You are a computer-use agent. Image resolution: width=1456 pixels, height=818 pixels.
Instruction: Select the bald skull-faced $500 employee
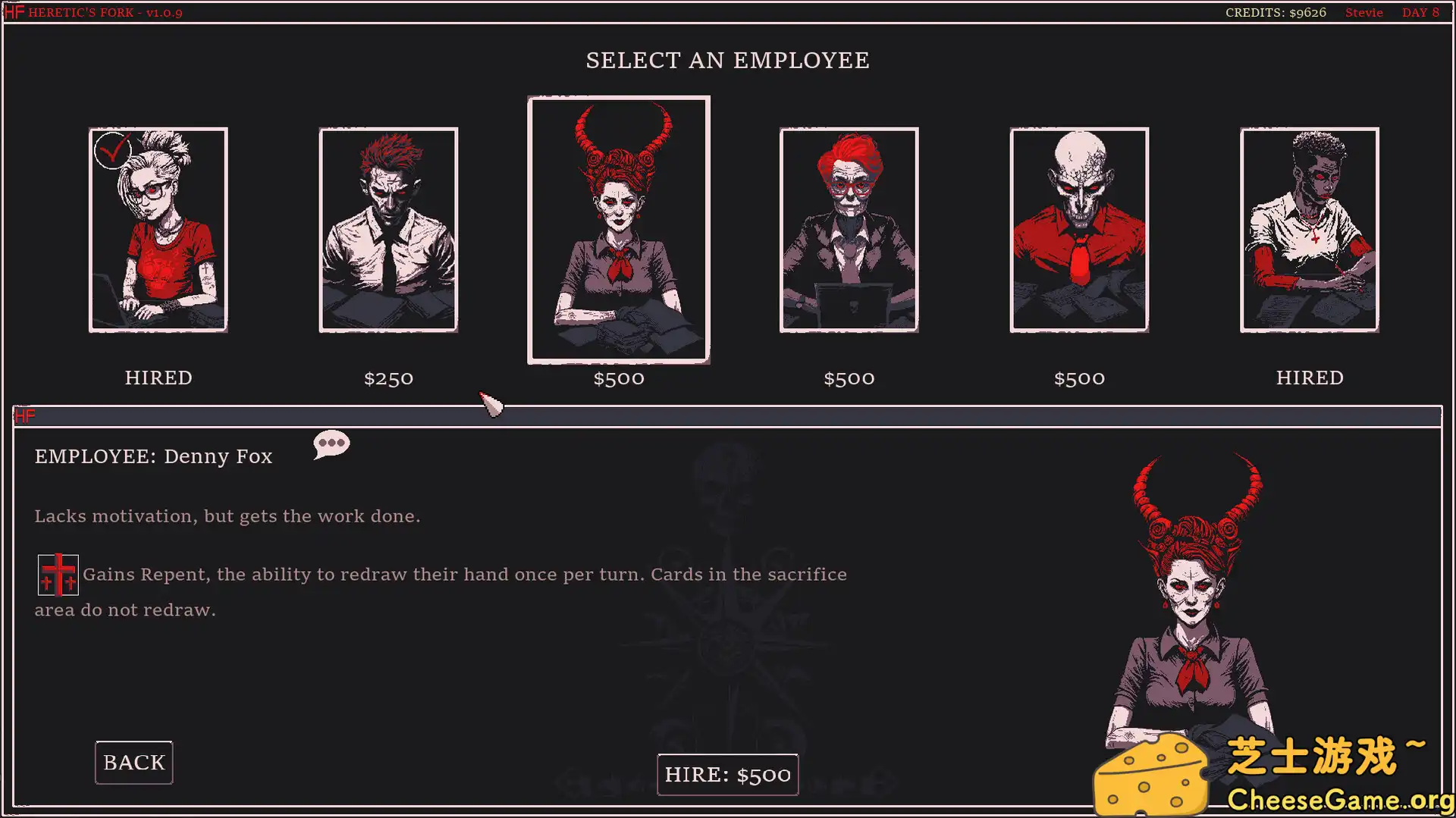tap(1079, 229)
